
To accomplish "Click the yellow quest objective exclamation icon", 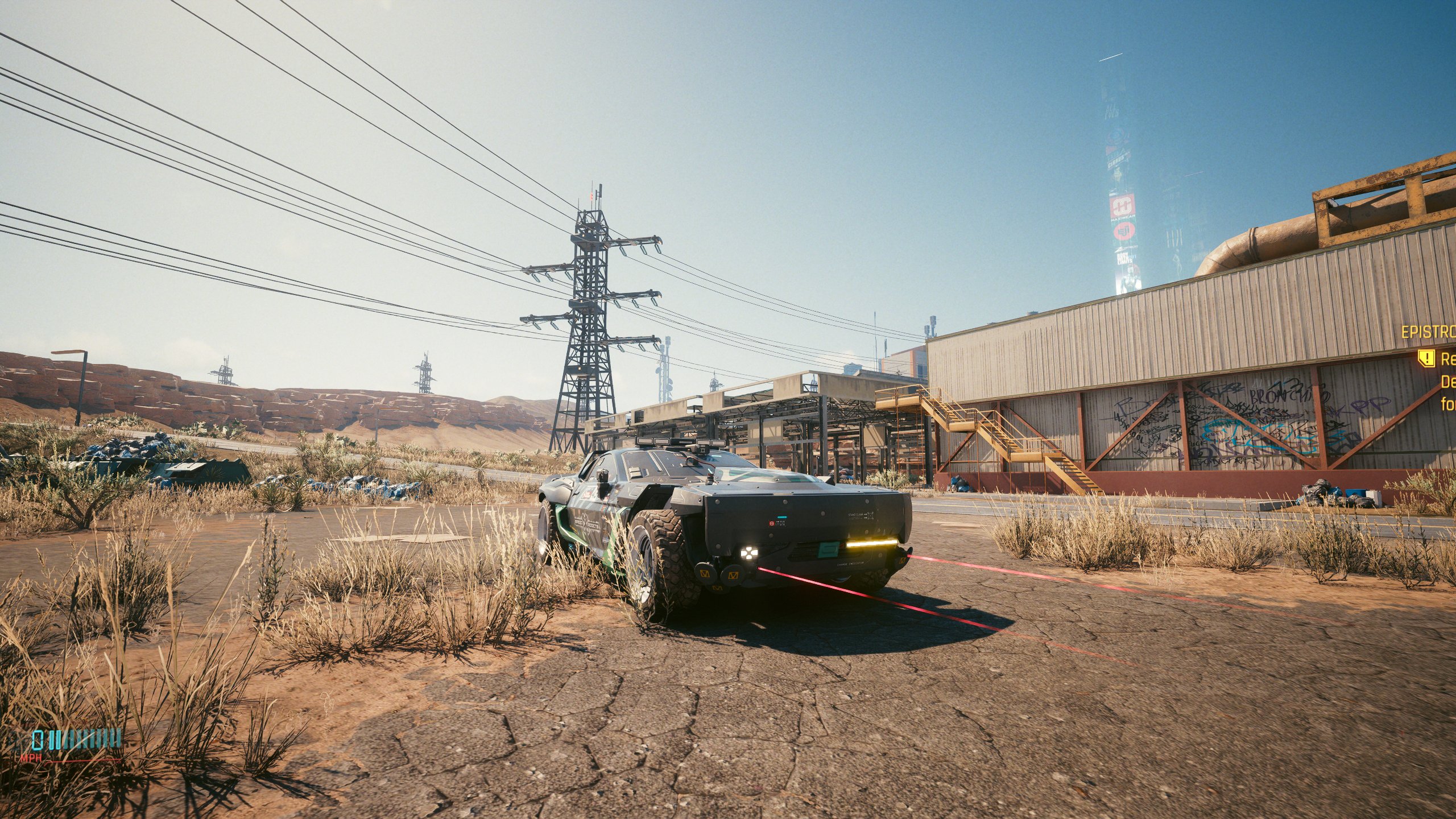I will 1426,359.
